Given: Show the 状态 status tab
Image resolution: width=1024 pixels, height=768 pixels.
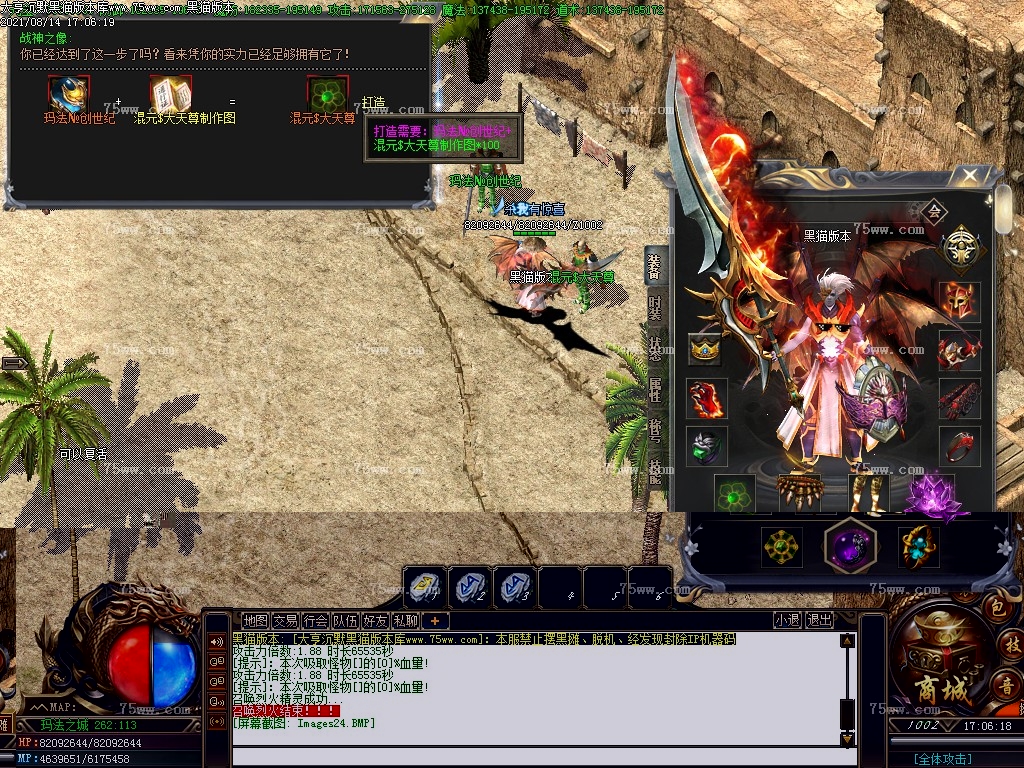Looking at the screenshot, I should coord(654,349).
